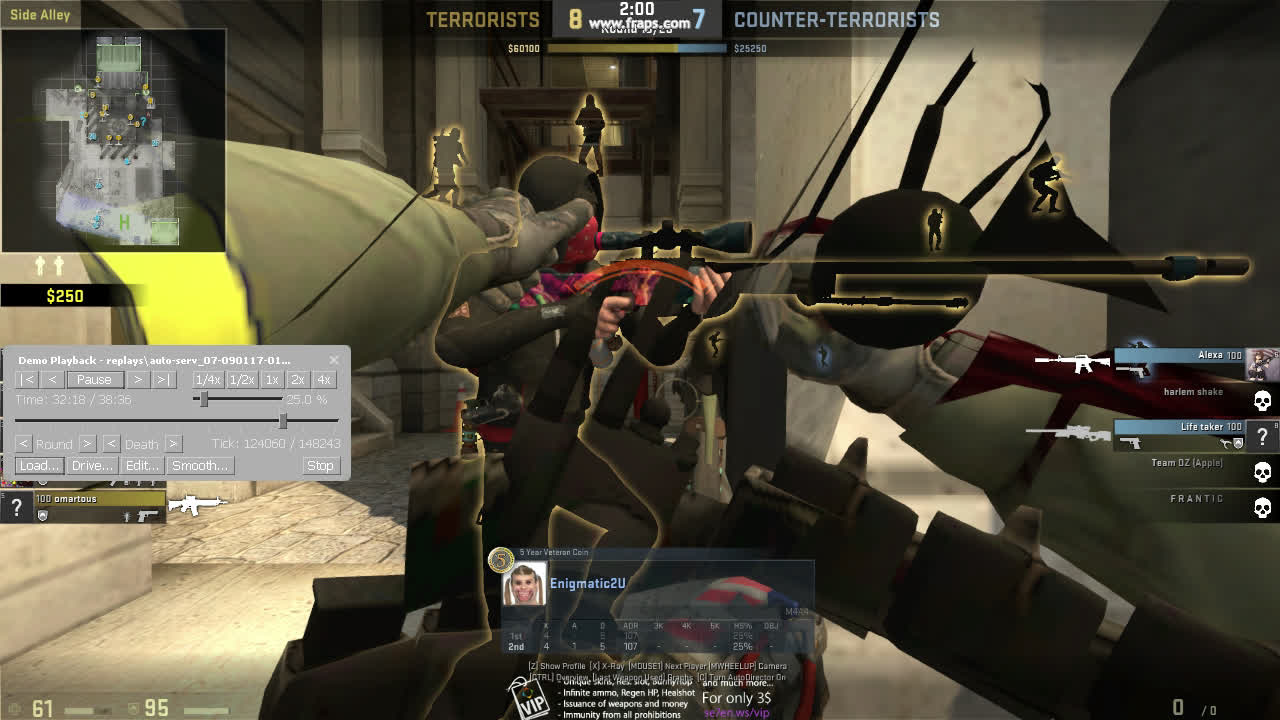The height and width of the screenshot is (720, 1280).
Task: Set playback speed to 4x
Action: click(323, 380)
